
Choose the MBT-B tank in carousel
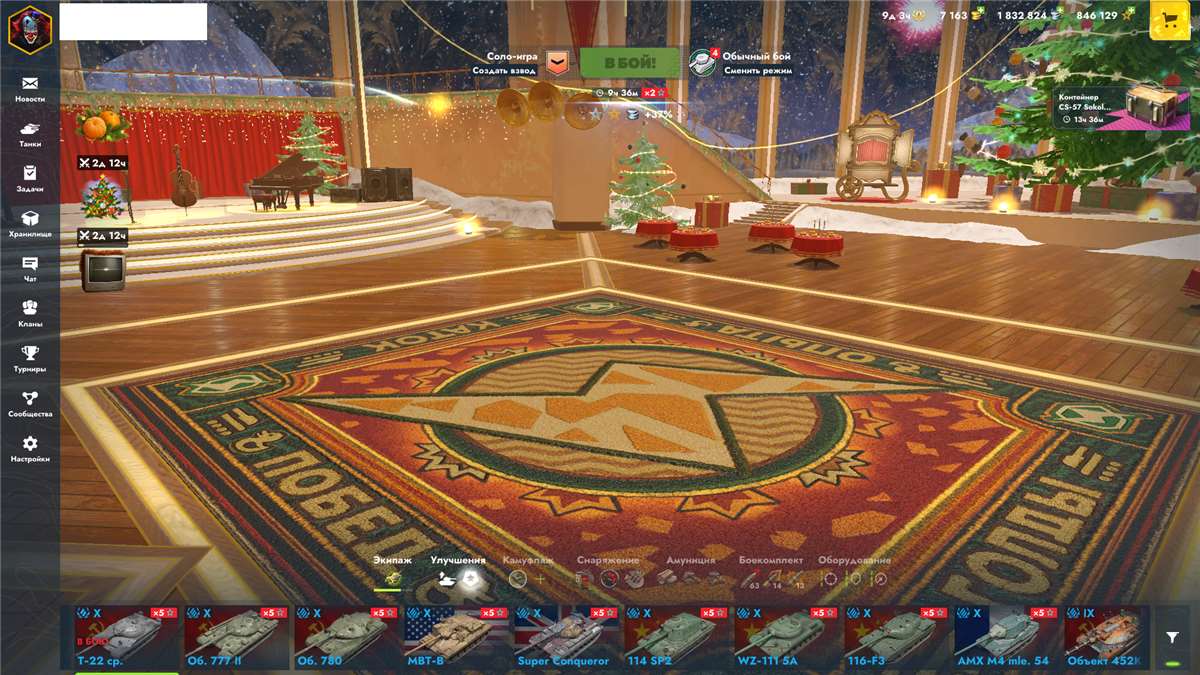[452, 637]
